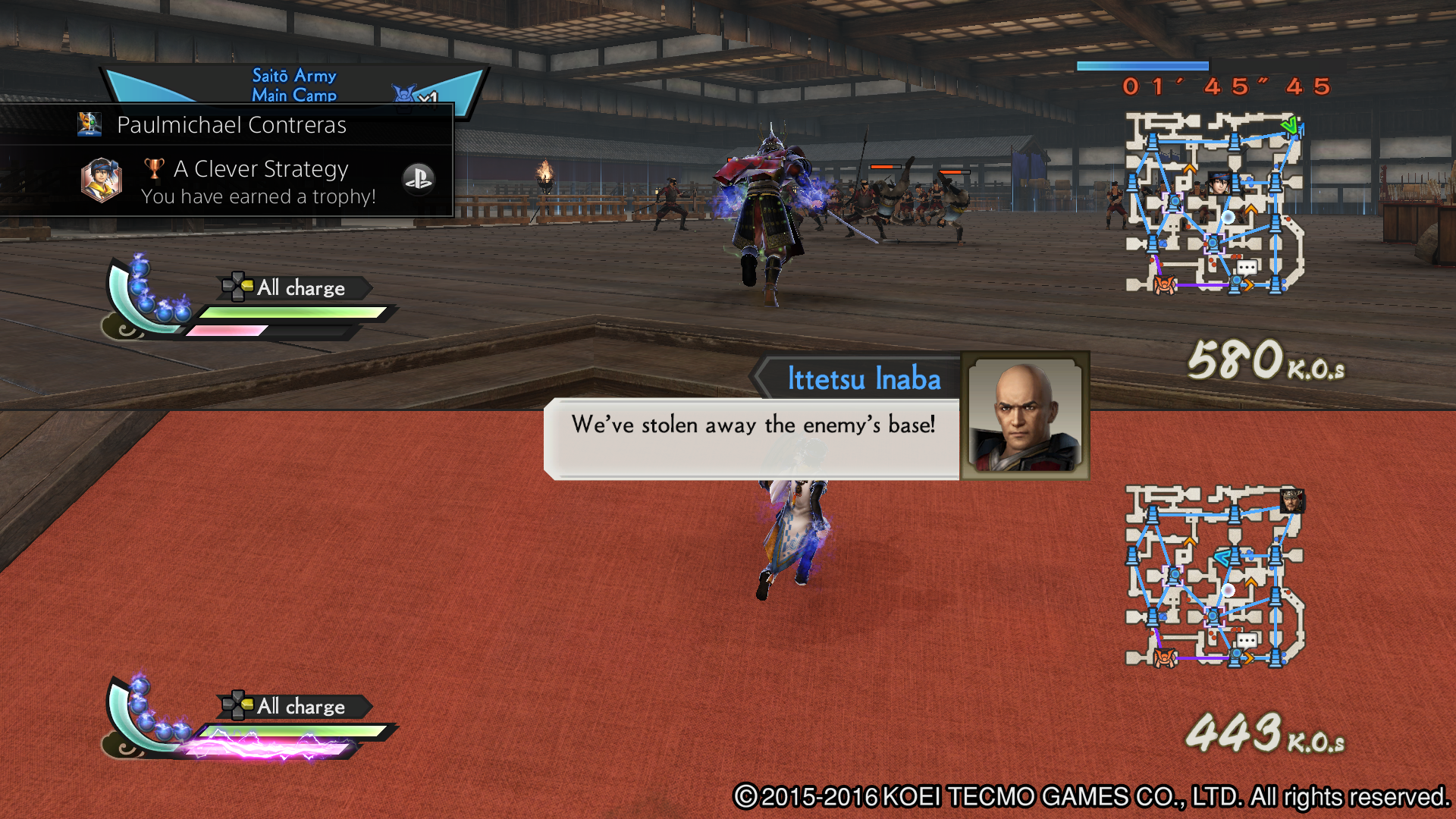The height and width of the screenshot is (819, 1456).
Task: Click the 580 K.O.s counter
Action: point(1266,369)
